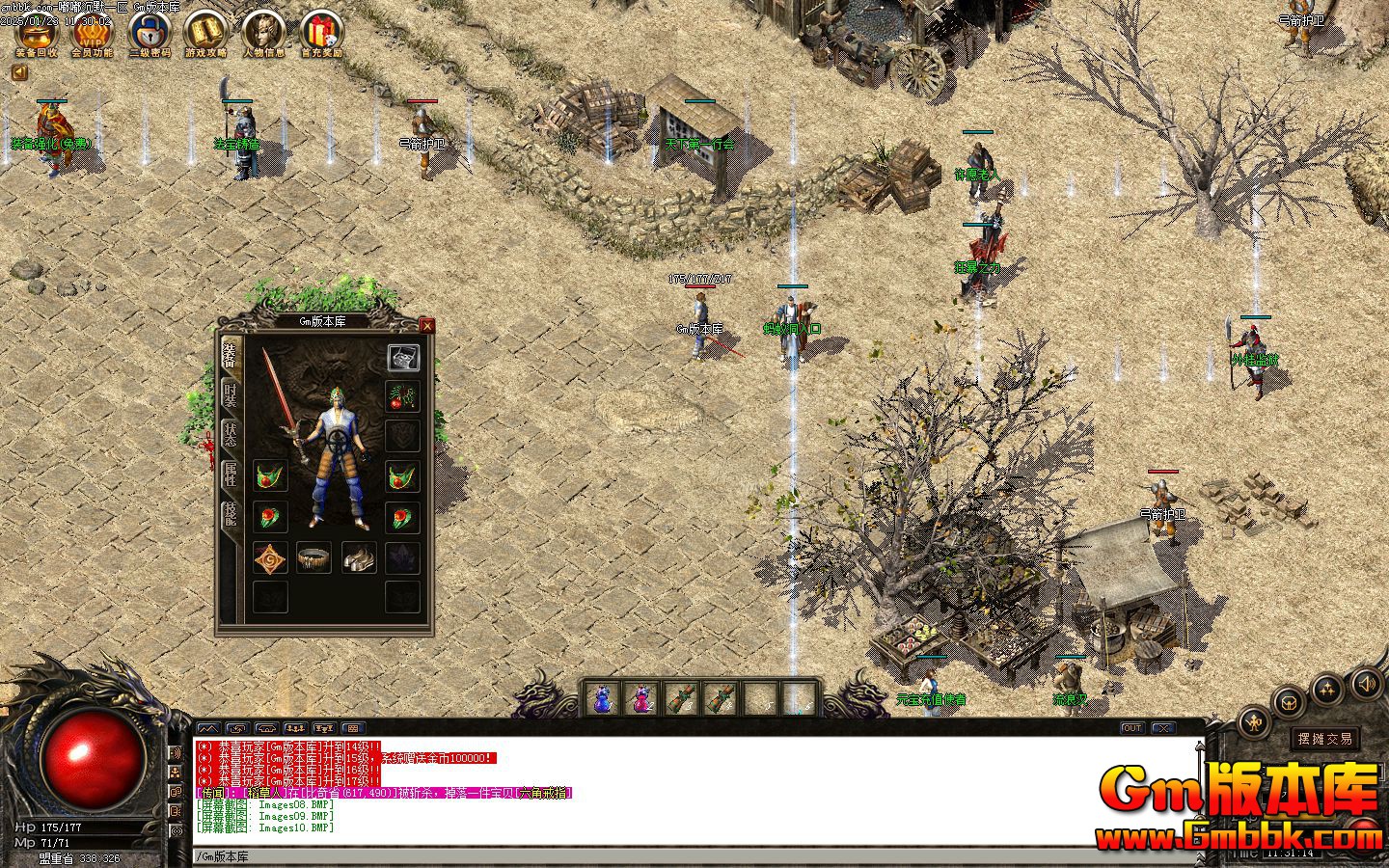Close the character equipment window
Image resolution: width=1389 pixels, height=868 pixels.
pyautogui.click(x=427, y=326)
